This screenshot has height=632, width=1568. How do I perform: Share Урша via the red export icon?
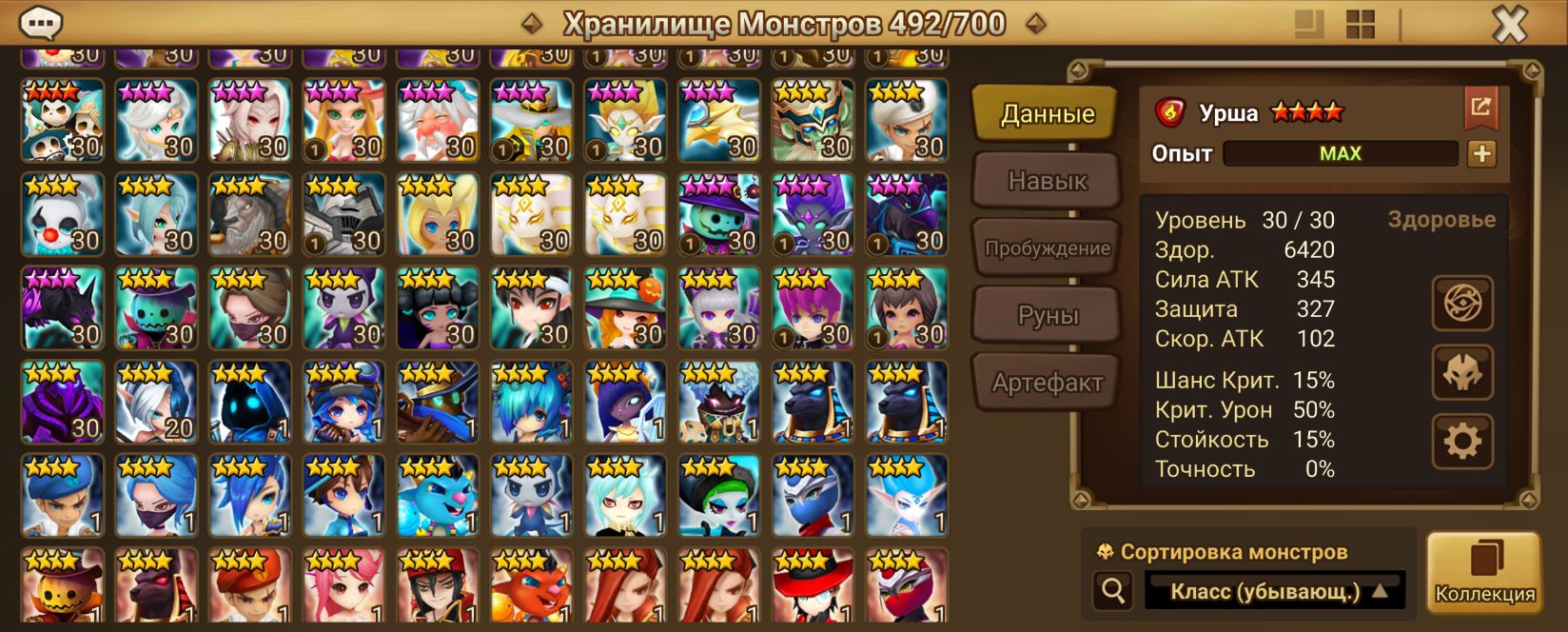[1480, 107]
